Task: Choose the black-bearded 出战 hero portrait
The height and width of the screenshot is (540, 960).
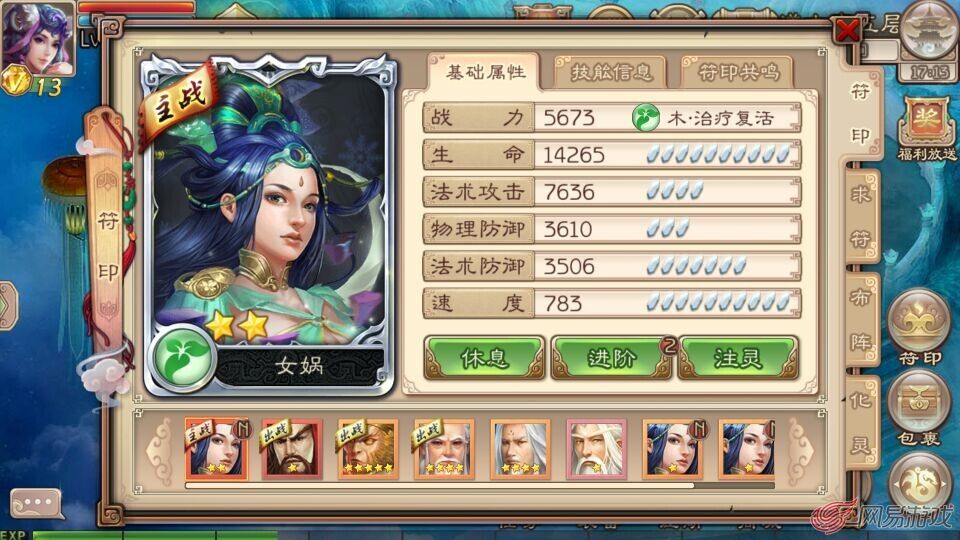Action: pyautogui.click(x=292, y=447)
